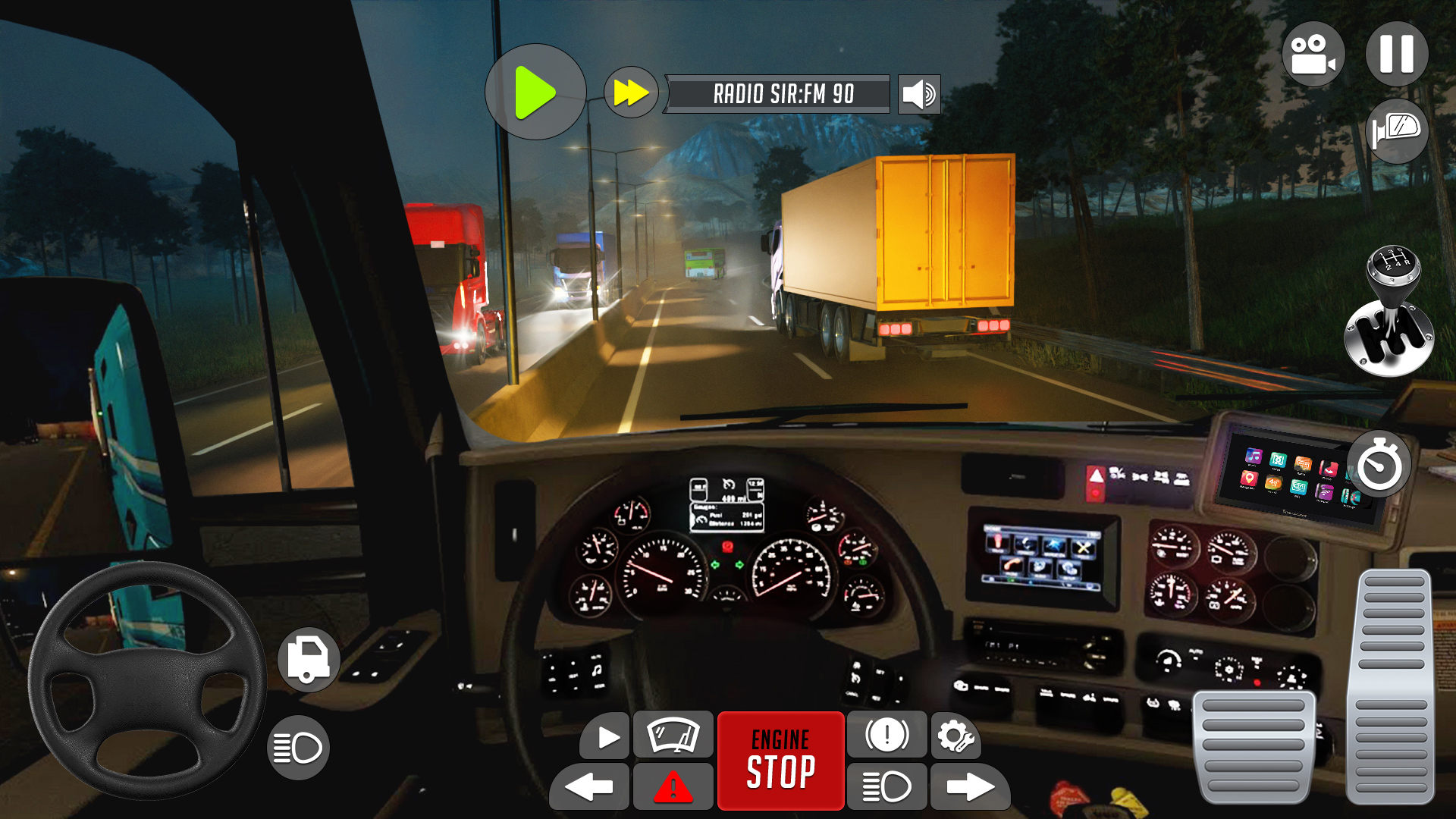Activate the windshield wiper icon
Screen dimensions: 1456x819
673,734
